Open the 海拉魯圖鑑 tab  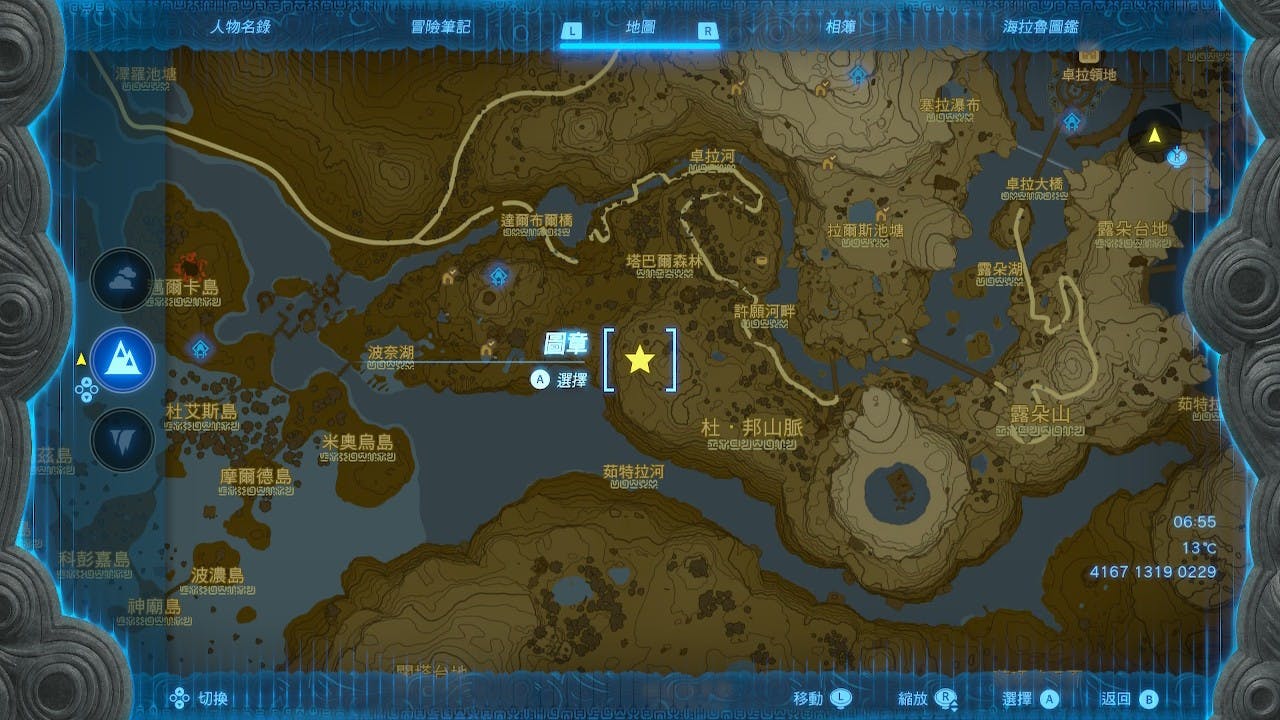pos(1039,28)
